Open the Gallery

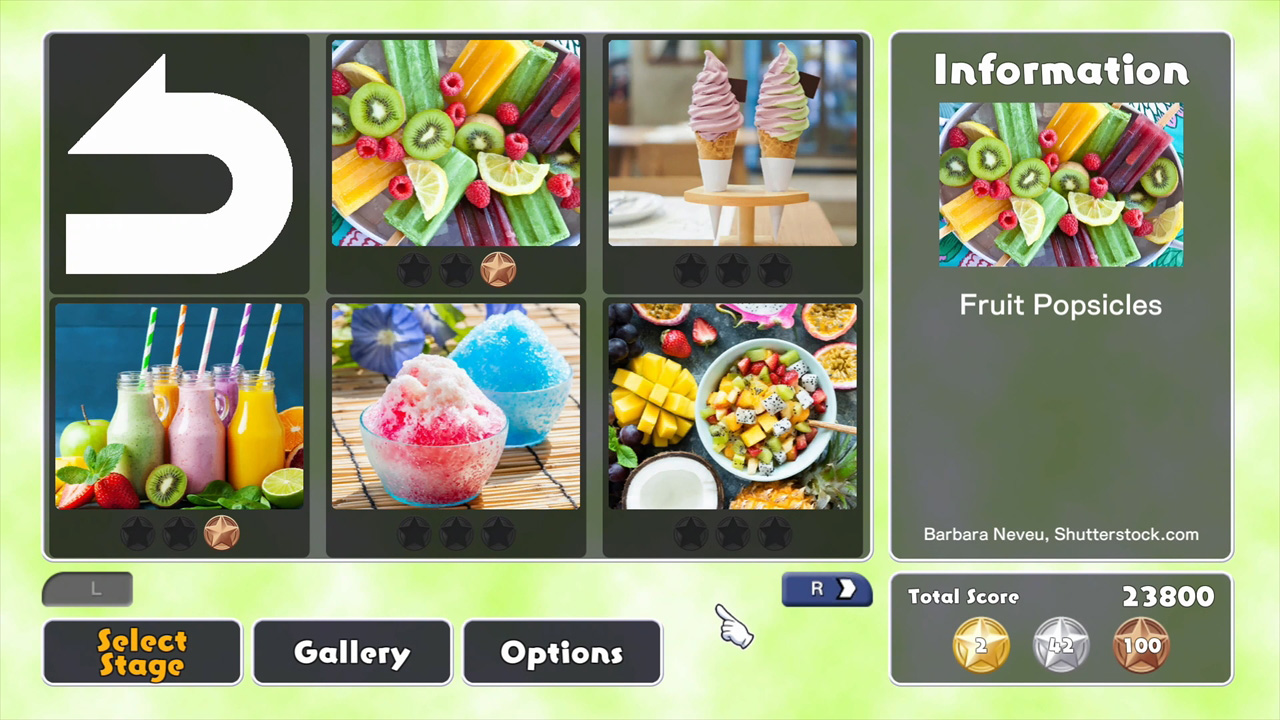pyautogui.click(x=351, y=652)
